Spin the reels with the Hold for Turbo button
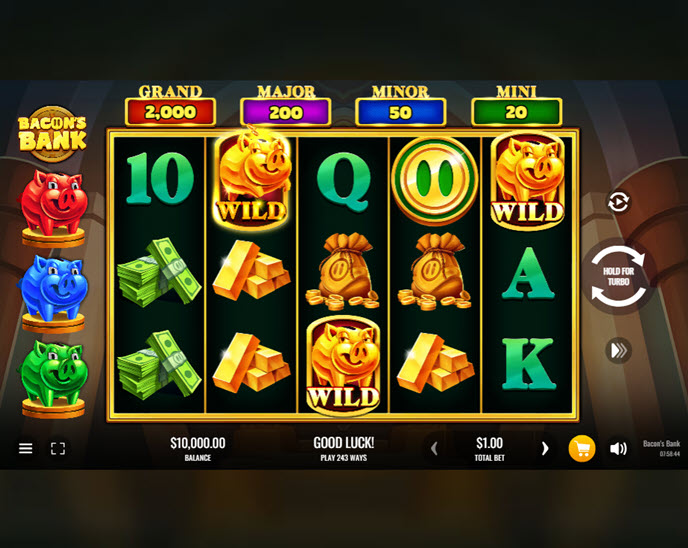Screen dimensions: 688x548 618,275
